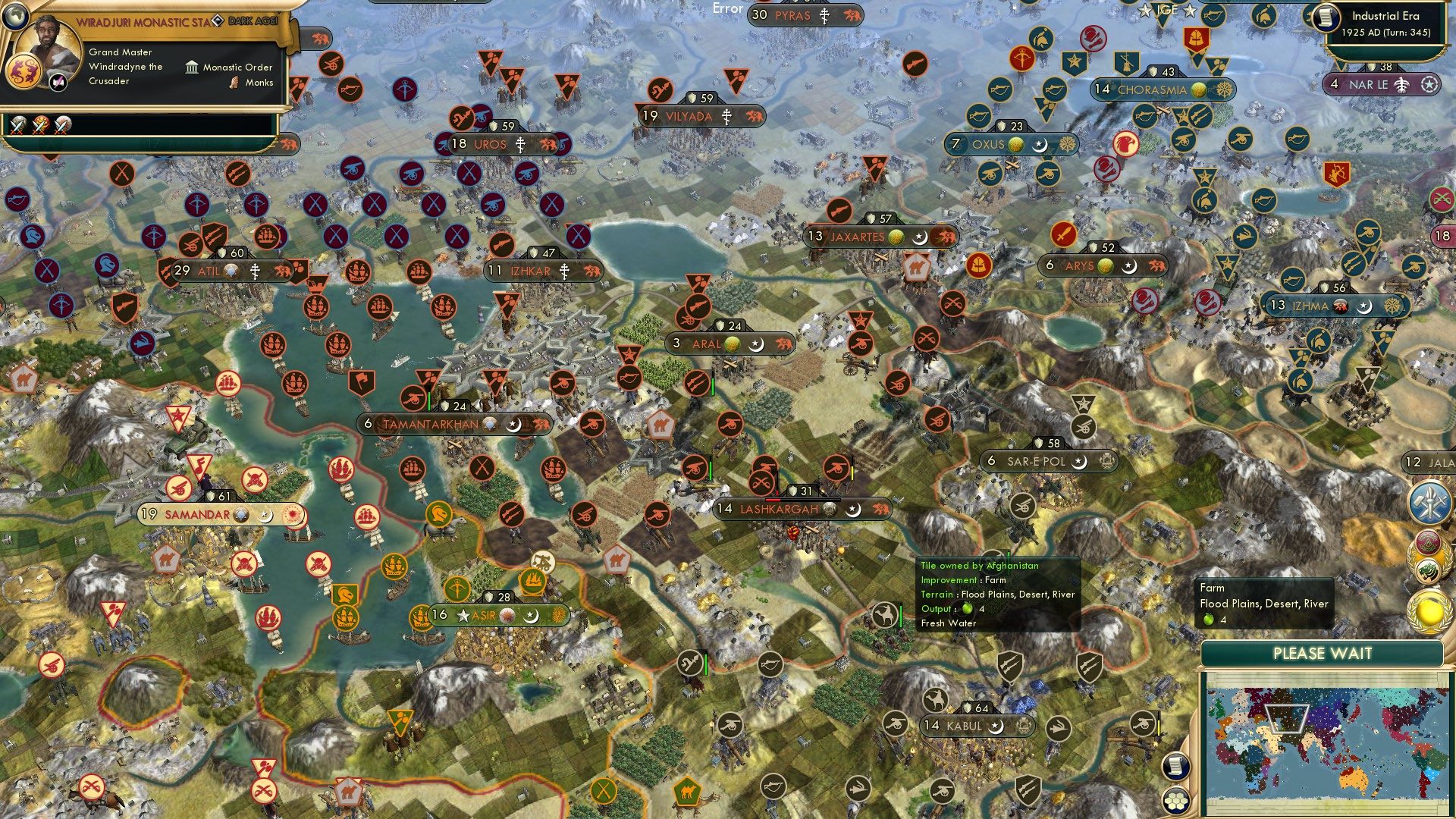Click Australia on the minimap
The height and width of the screenshot is (819, 1456).
(1352, 780)
